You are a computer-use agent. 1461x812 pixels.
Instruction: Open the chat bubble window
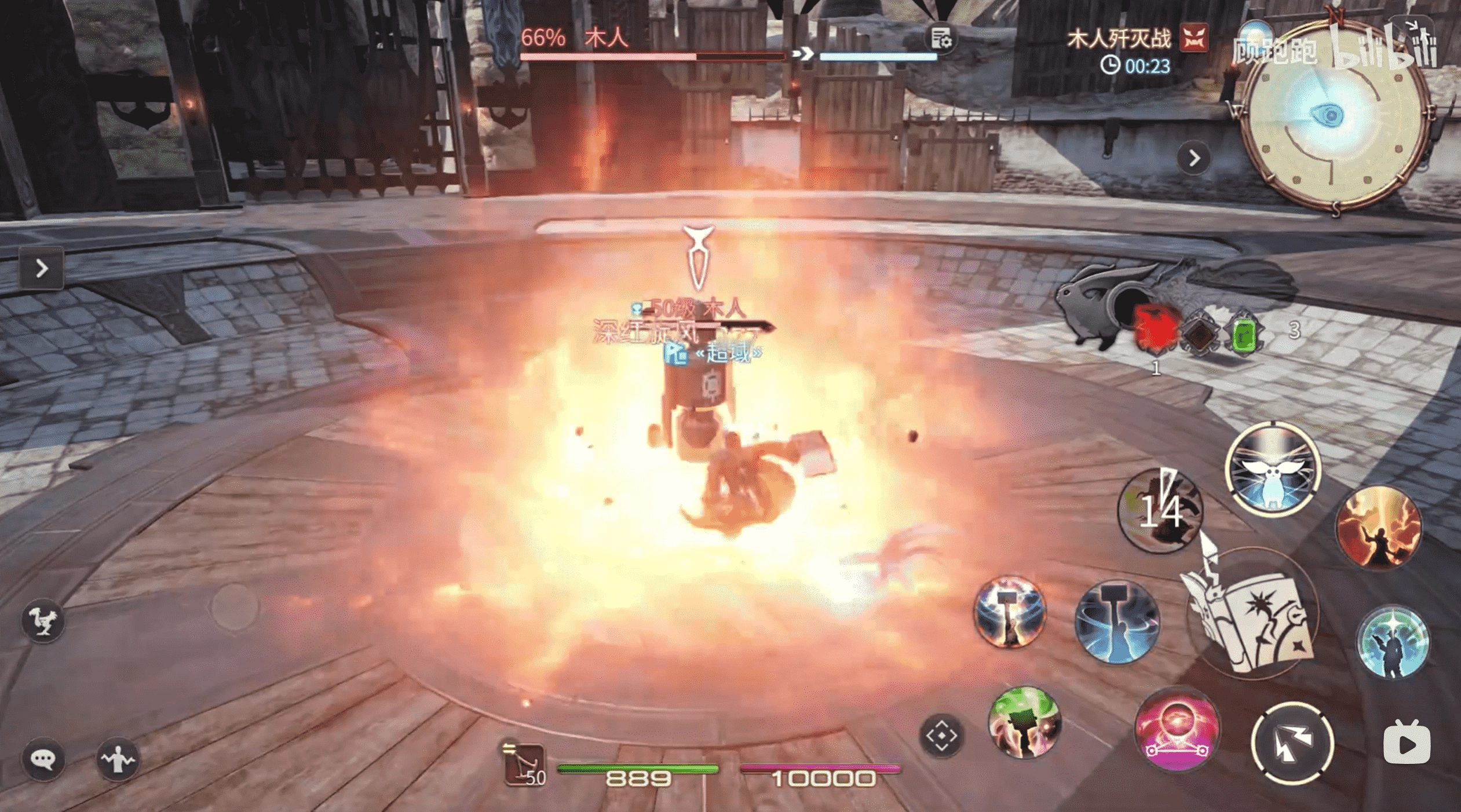pos(43,759)
